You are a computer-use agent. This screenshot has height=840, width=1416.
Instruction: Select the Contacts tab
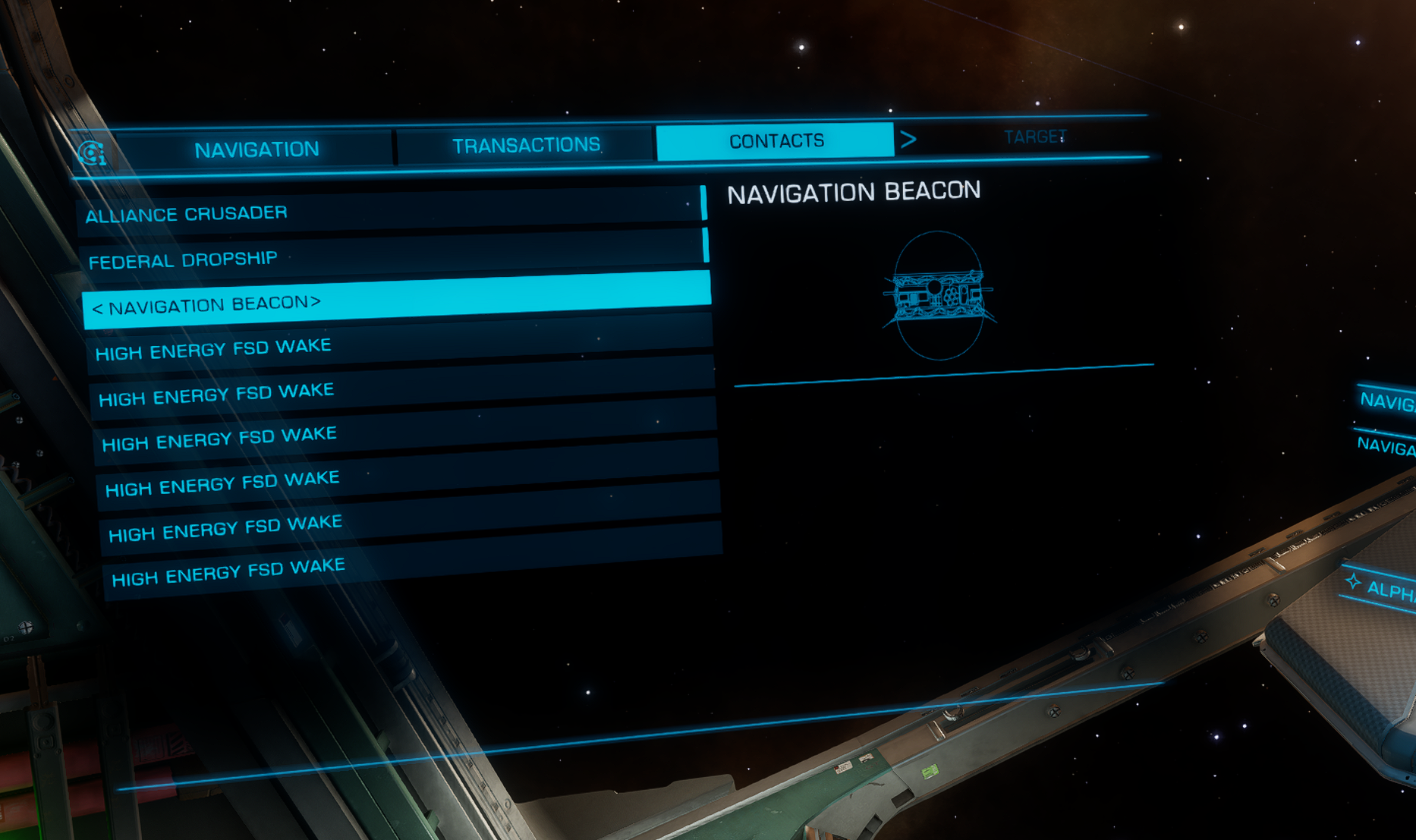pos(776,141)
